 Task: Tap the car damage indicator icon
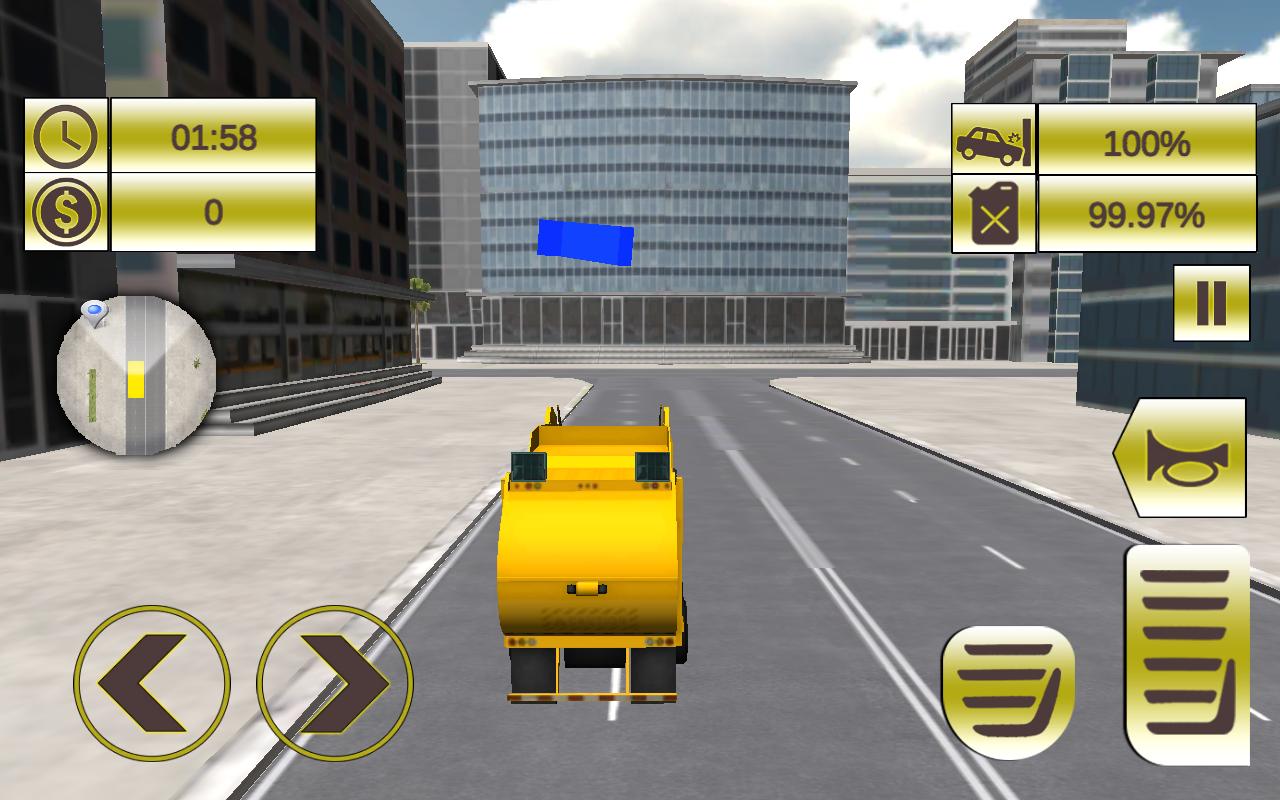(992, 145)
